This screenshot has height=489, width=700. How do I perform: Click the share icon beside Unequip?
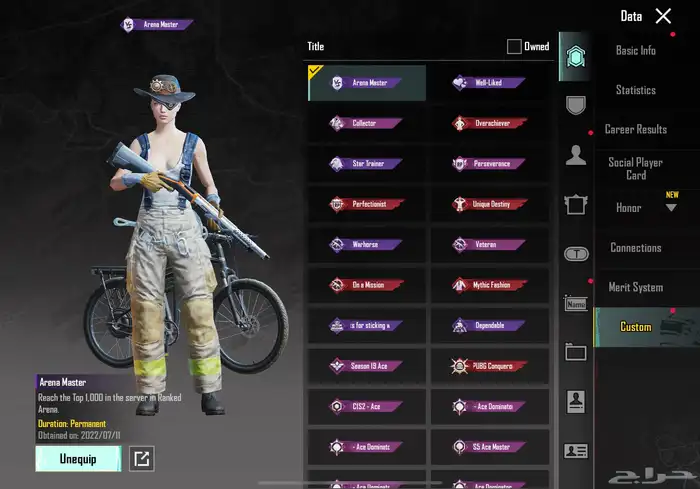point(142,459)
